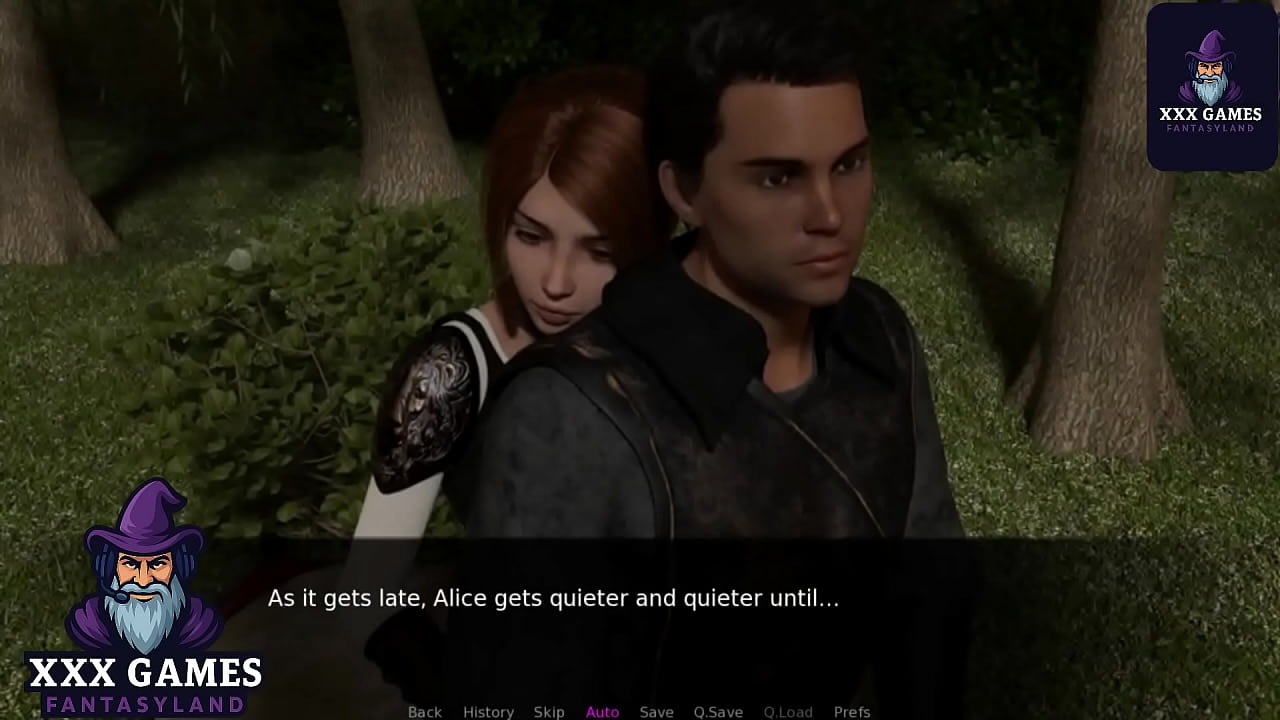The height and width of the screenshot is (720, 1280).
Task: Open the Save screen
Action: [x=657, y=711]
